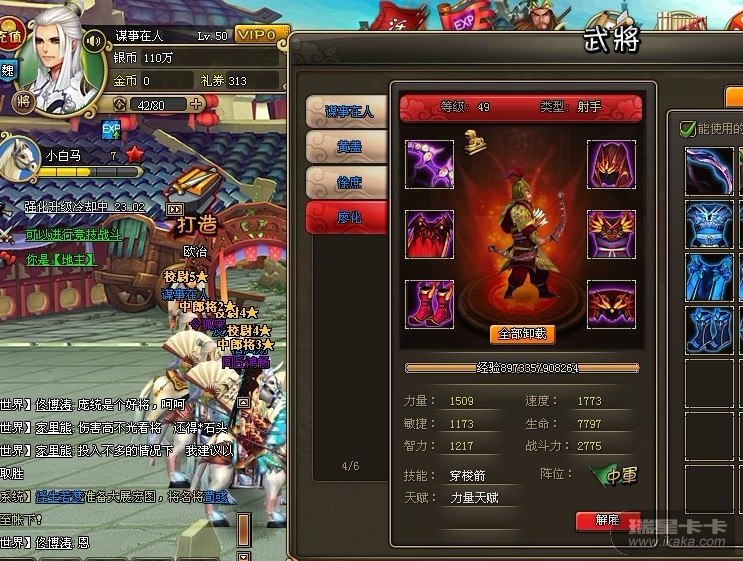Choose the equipped red boots slot
This screenshot has height=561, width=743.
point(430,304)
